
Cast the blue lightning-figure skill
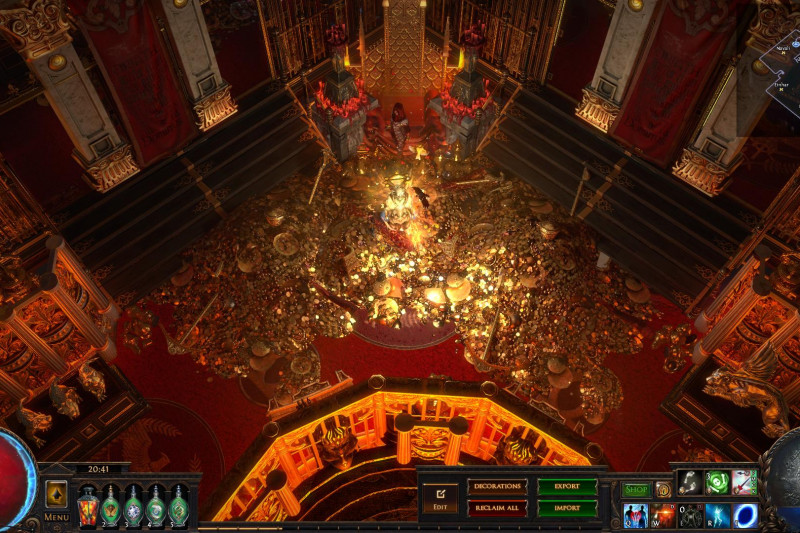(x=717, y=515)
